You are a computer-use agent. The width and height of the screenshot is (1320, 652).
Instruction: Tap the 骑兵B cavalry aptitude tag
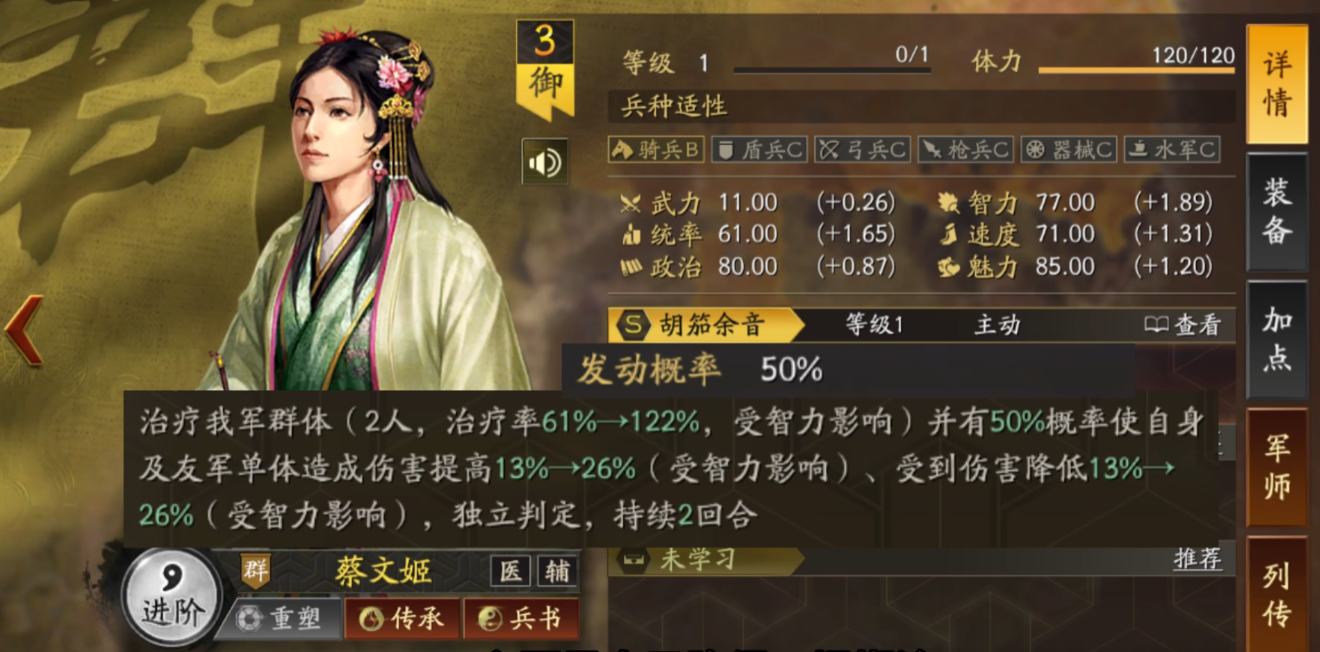coord(656,150)
